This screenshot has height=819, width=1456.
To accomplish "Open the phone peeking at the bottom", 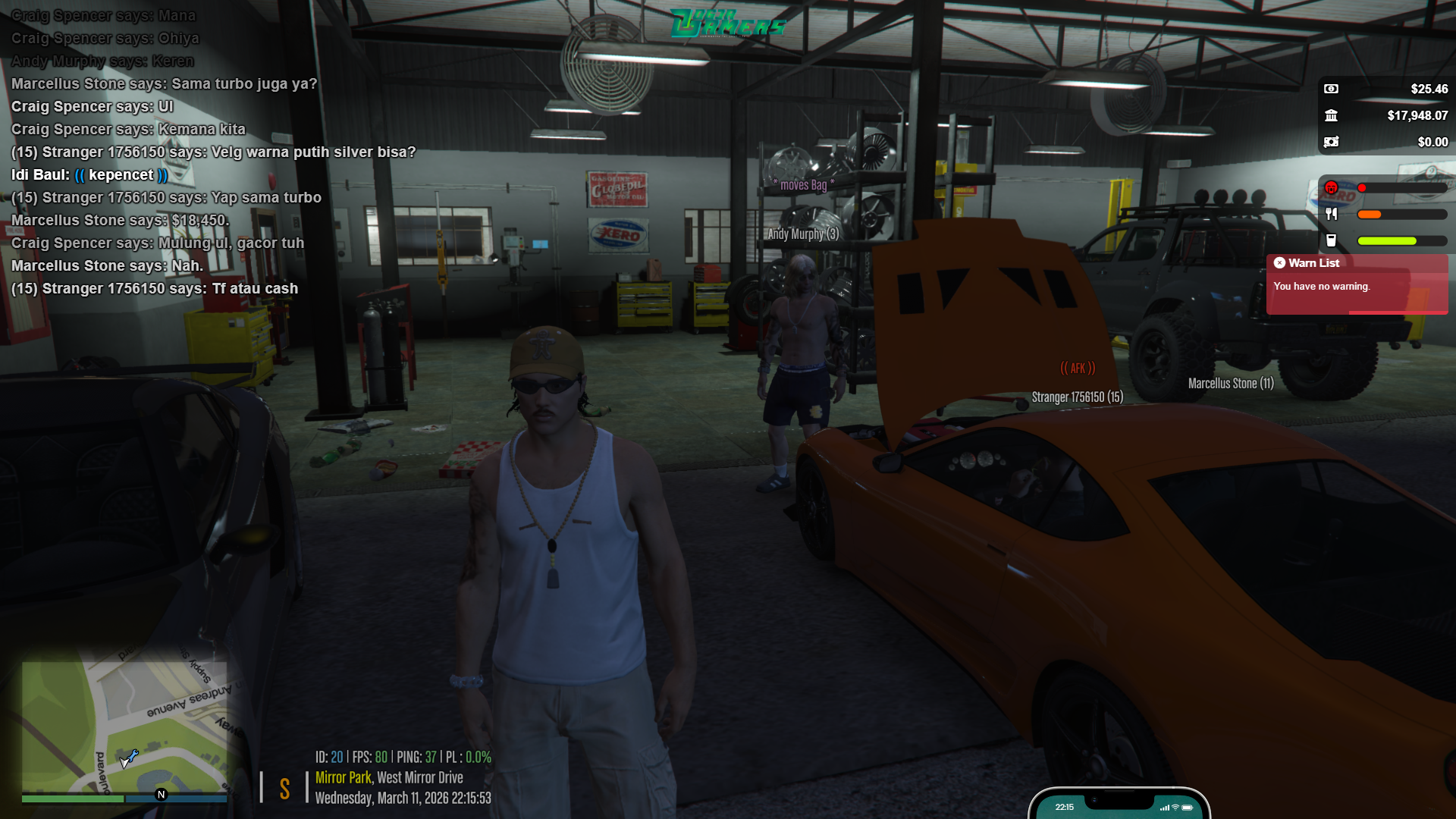I will pos(1119,806).
